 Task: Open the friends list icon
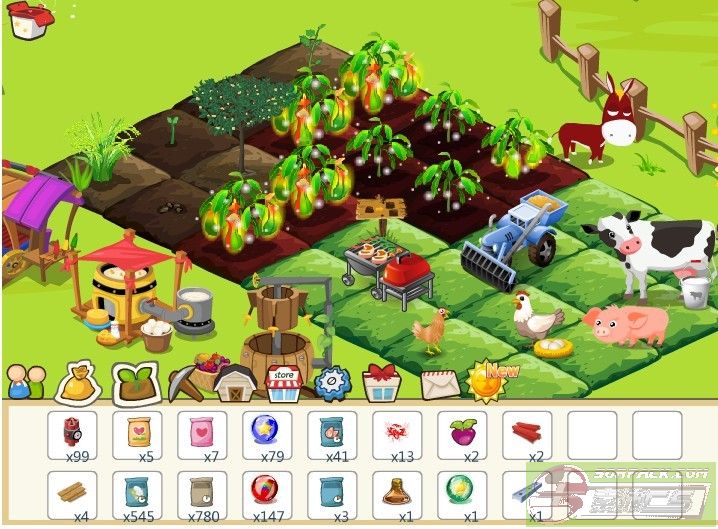(x=27, y=380)
